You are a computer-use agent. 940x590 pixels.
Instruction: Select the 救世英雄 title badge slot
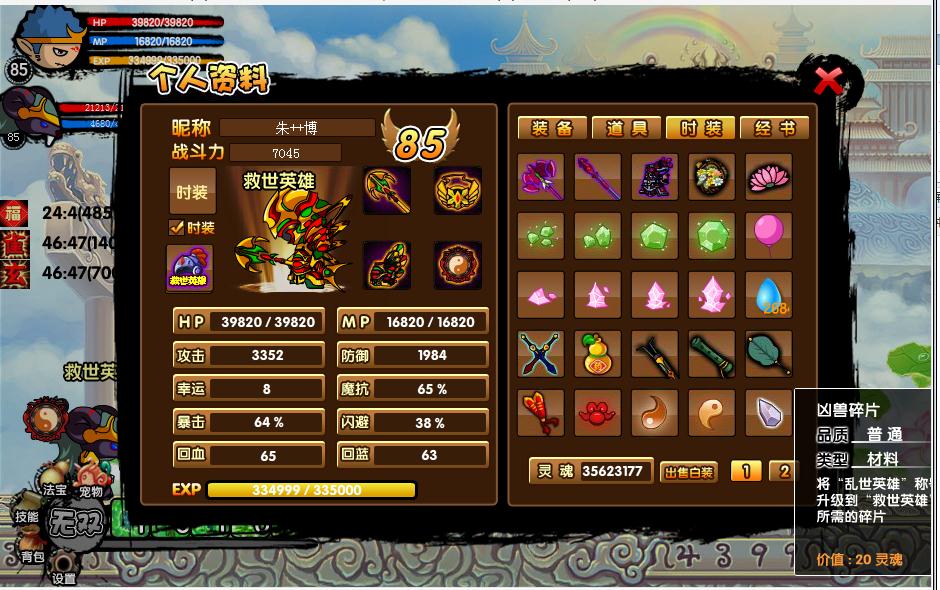coord(190,268)
